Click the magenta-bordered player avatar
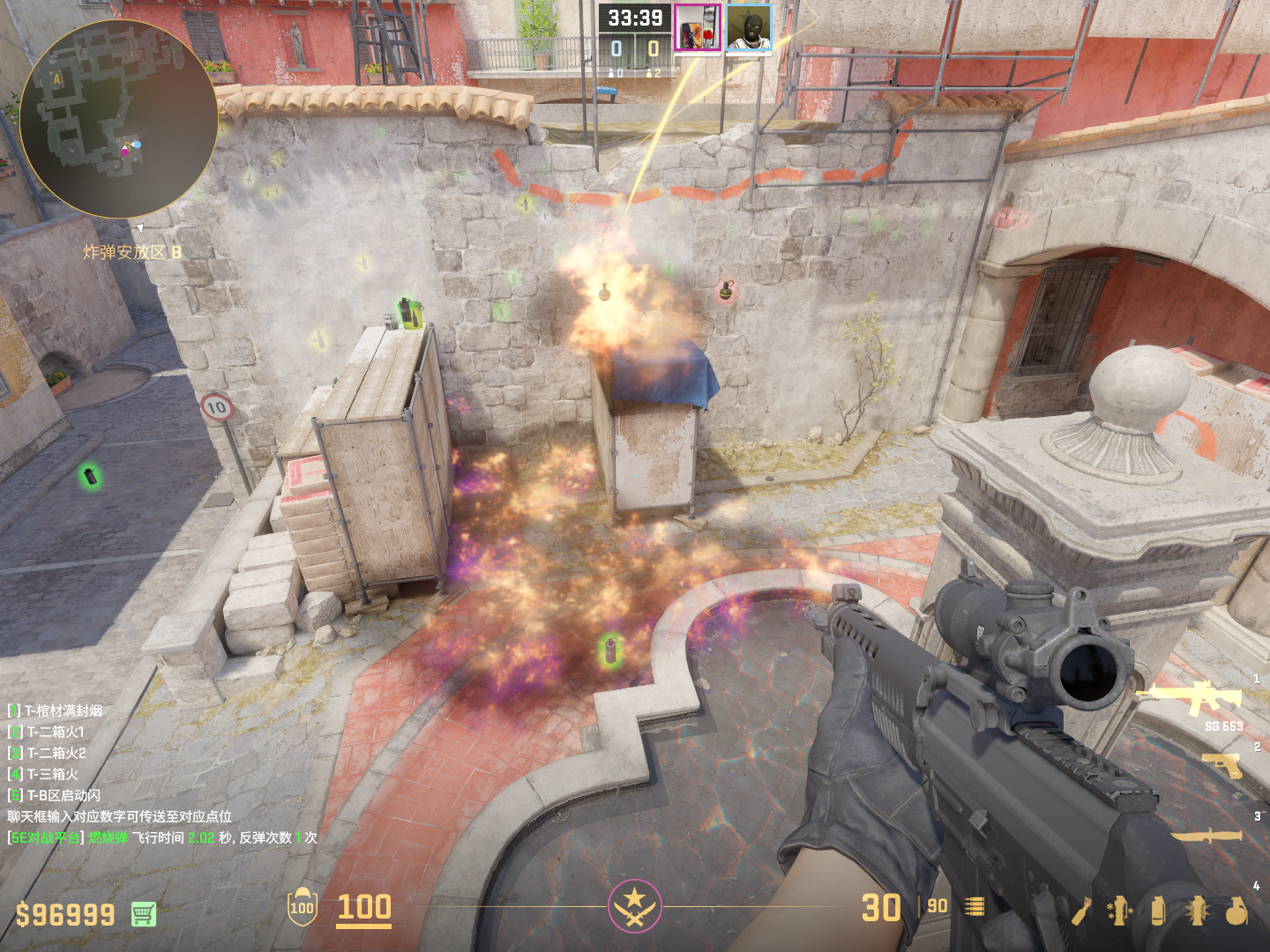Viewport: 1270px width, 952px height. coord(698,28)
